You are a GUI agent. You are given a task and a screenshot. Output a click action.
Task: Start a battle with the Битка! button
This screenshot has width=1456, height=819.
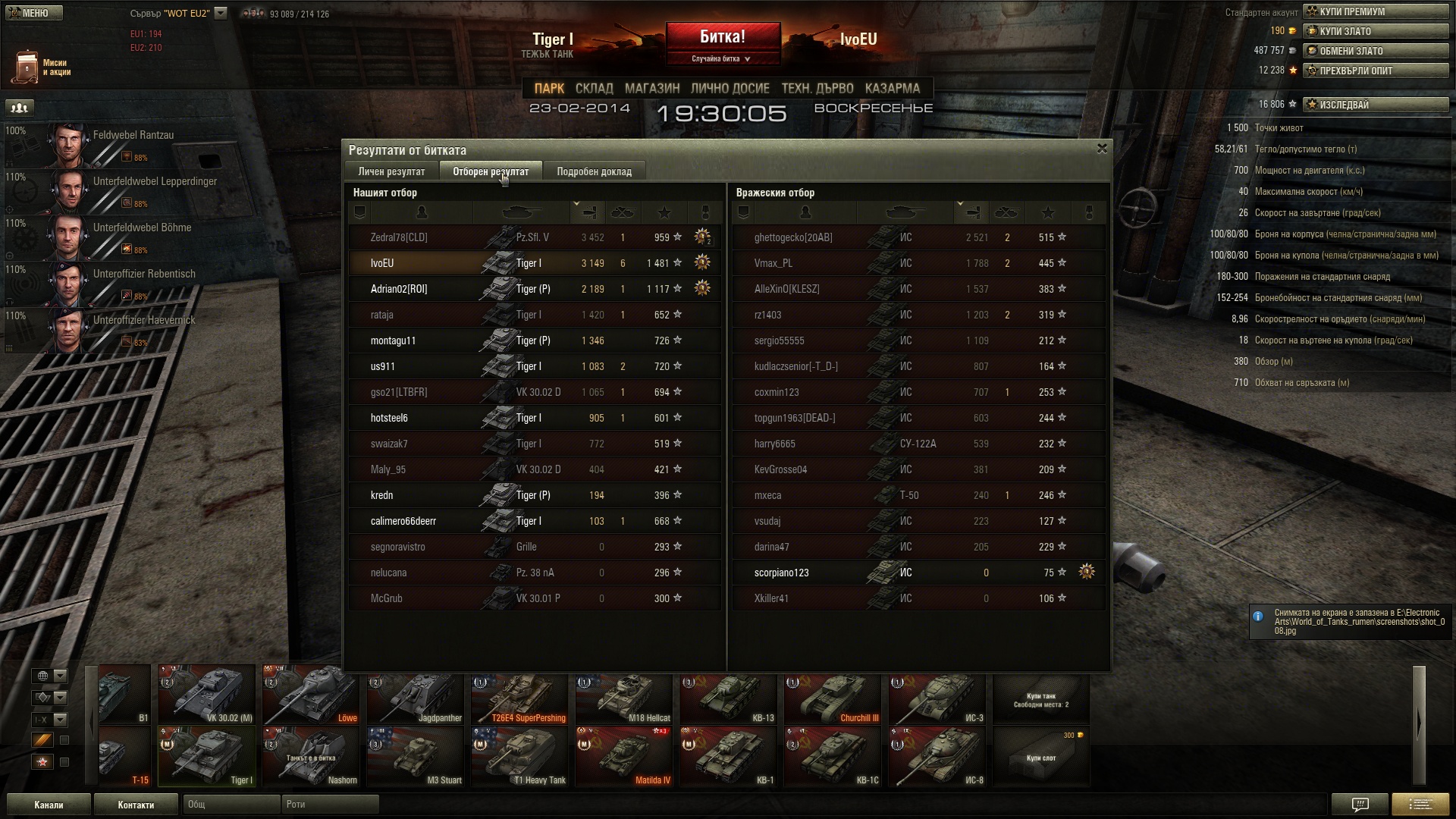(x=723, y=38)
